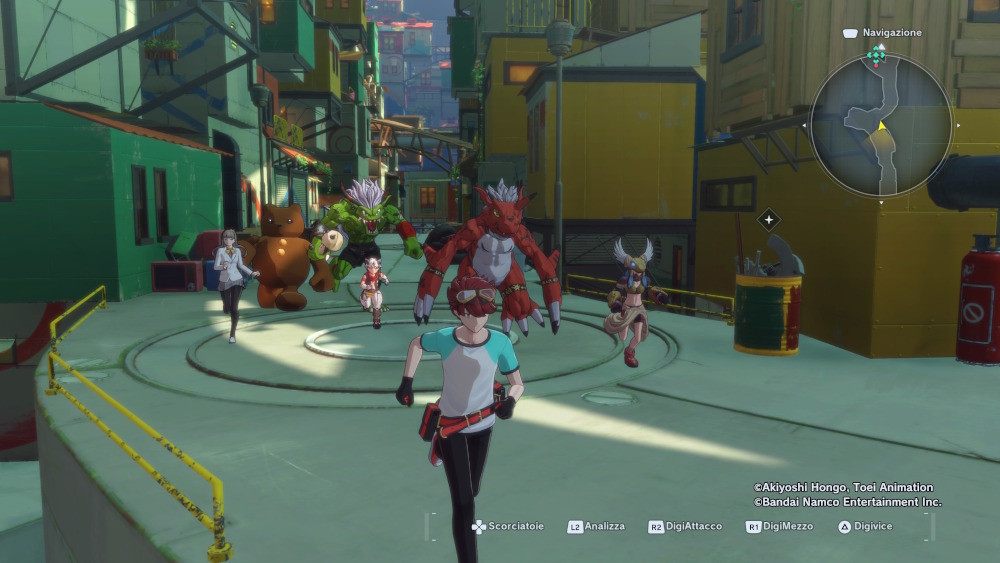
Task: Click the yellow player arrow on minimap
Action: coord(881,126)
